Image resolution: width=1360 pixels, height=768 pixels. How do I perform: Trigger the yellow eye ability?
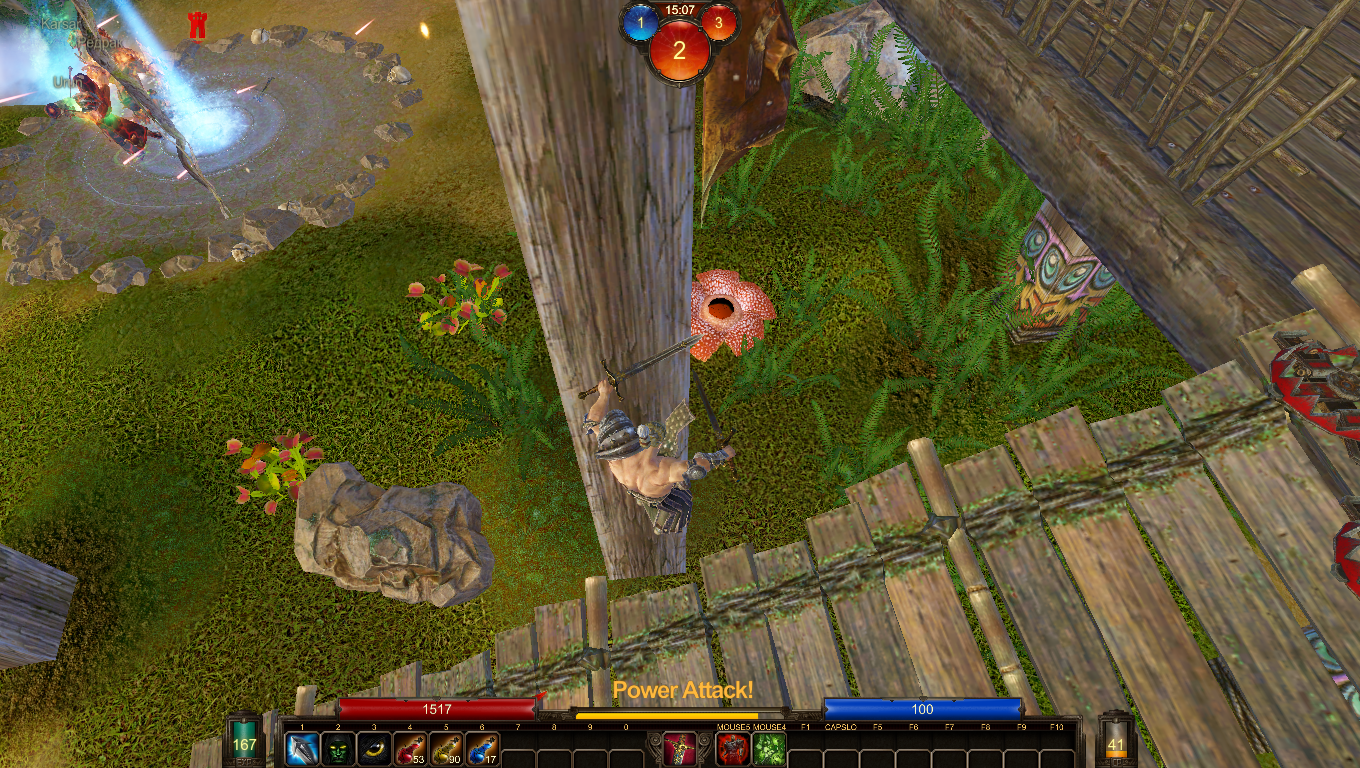pos(374,749)
